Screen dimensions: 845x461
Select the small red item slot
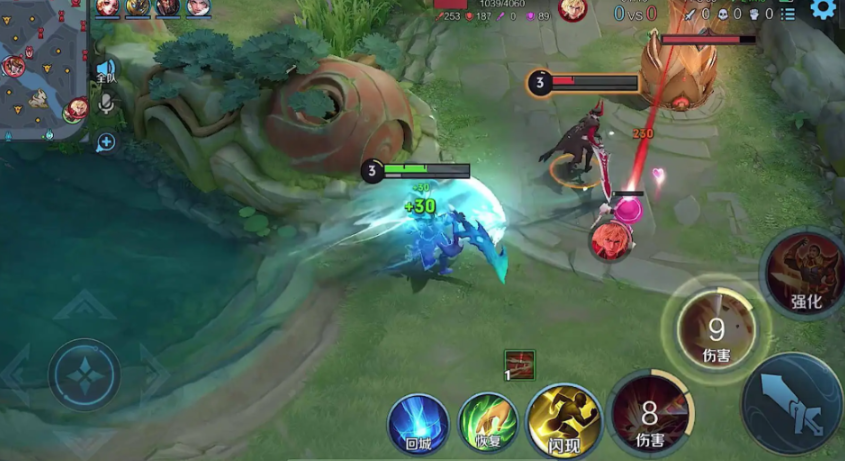coord(519,365)
